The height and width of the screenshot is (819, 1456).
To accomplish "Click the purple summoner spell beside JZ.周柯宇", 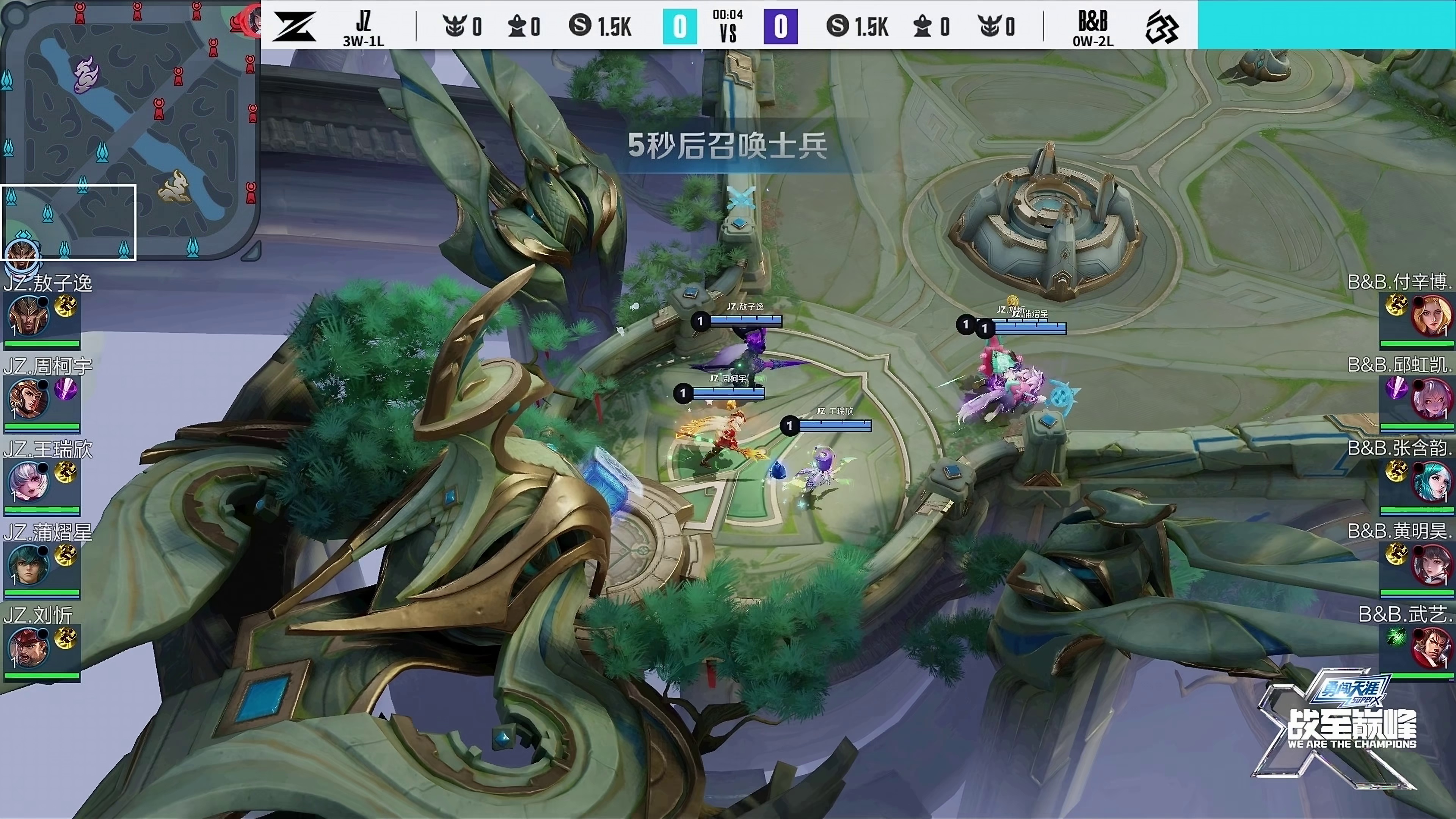I will [66, 389].
